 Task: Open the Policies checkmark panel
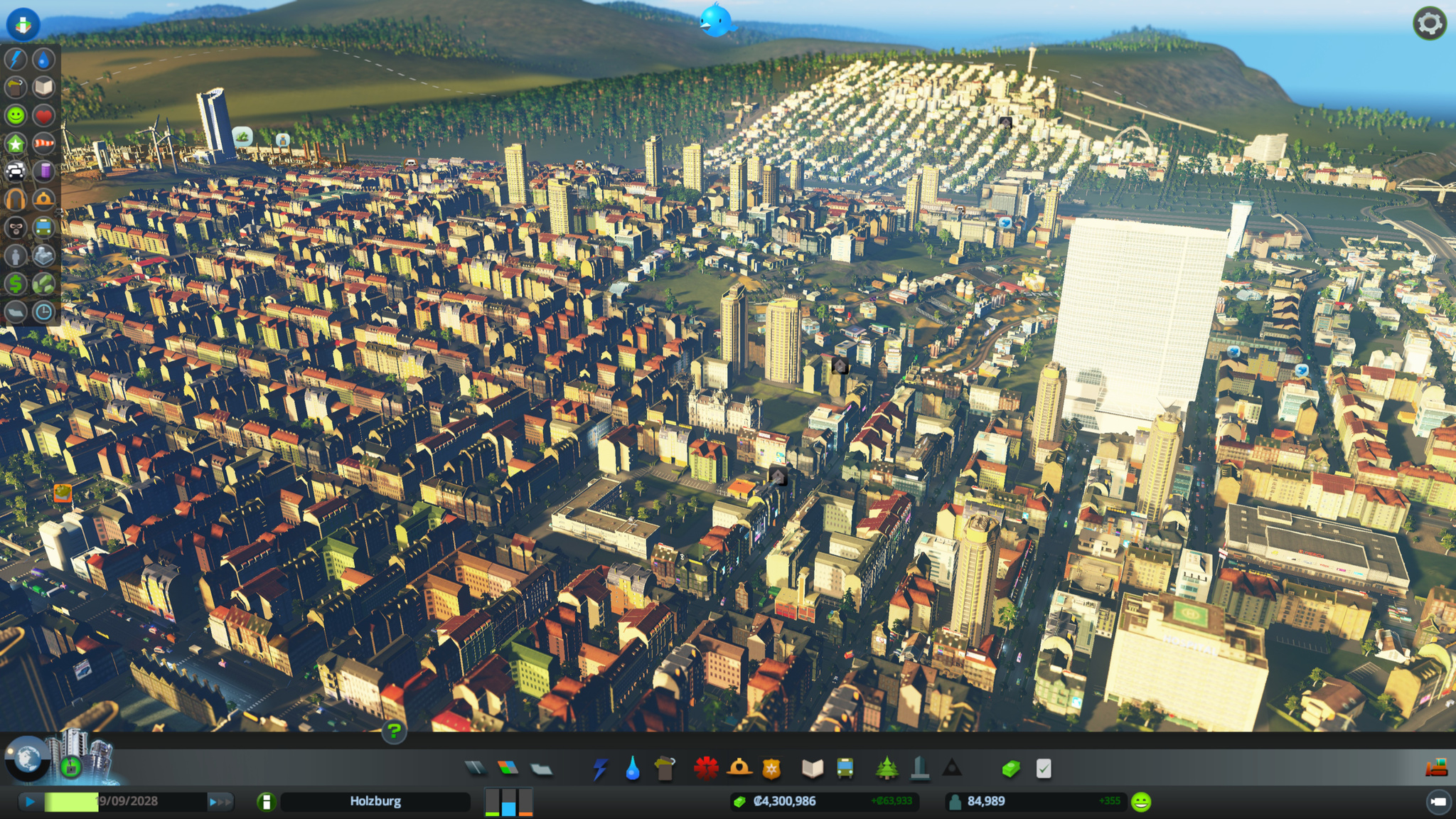click(1044, 769)
